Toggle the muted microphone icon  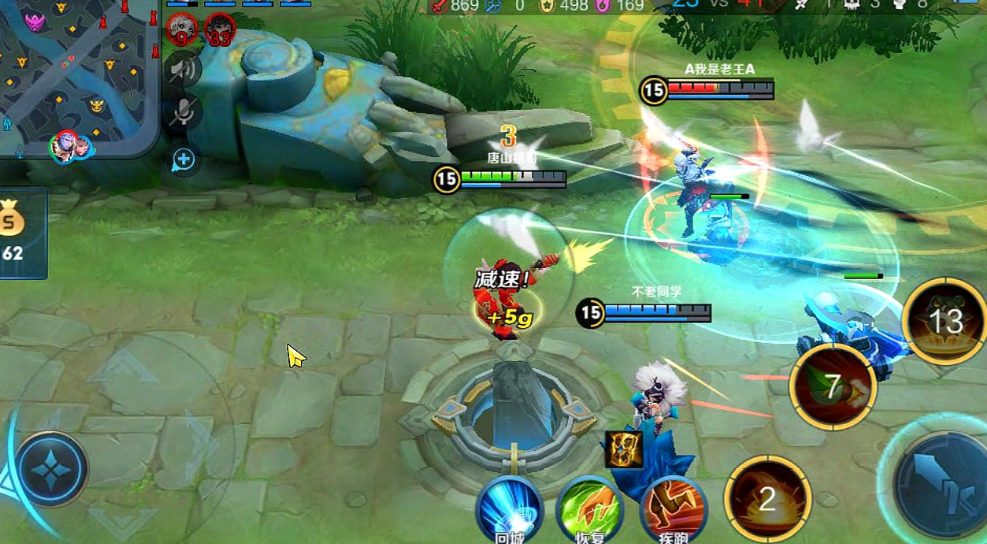coord(182,113)
